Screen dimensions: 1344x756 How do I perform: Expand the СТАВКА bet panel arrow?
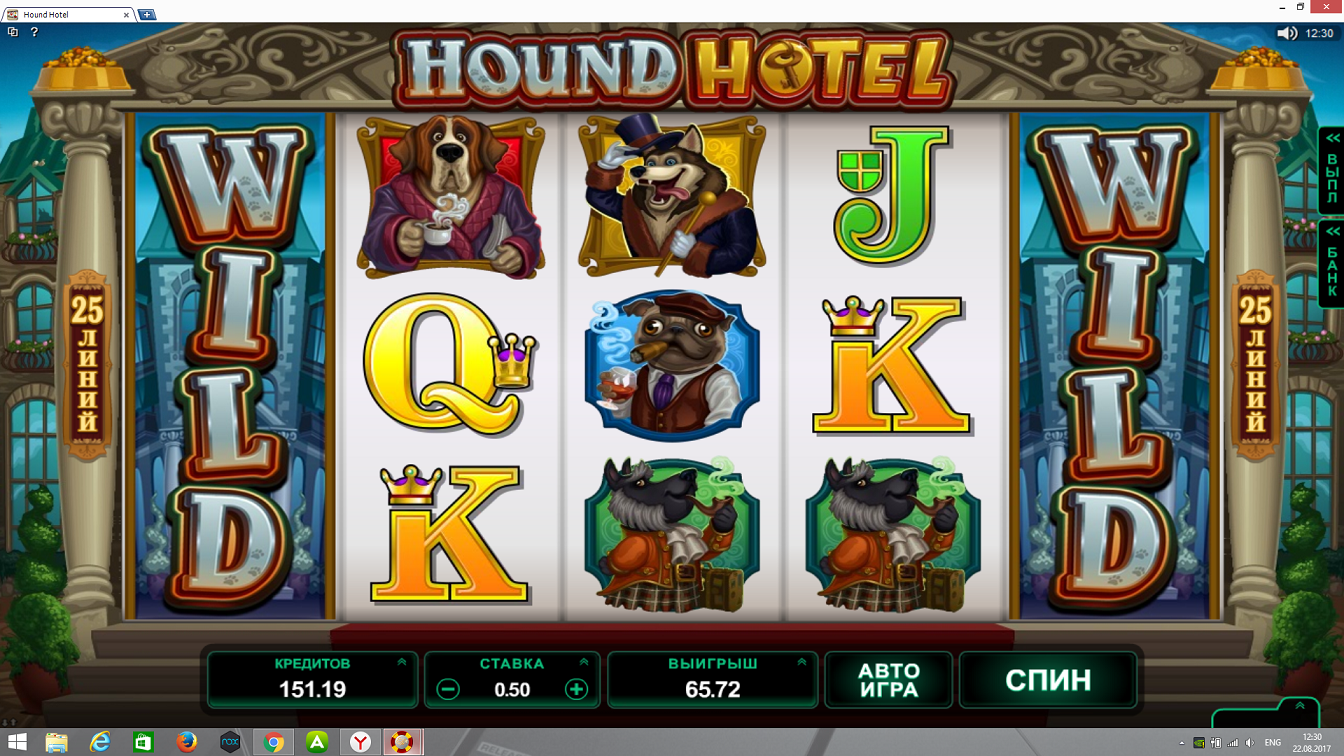click(584, 662)
